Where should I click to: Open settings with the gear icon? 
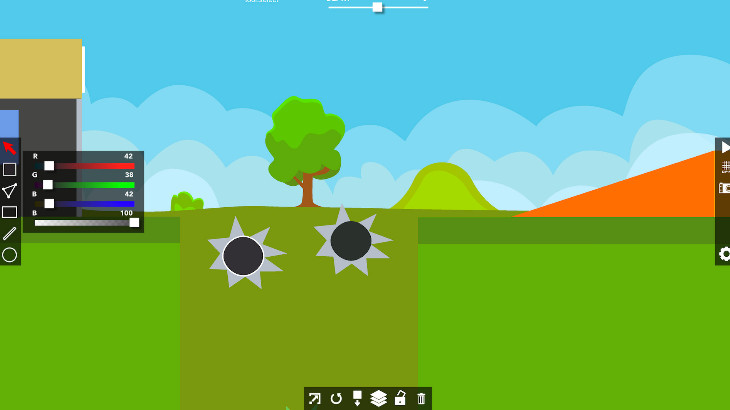[725, 254]
